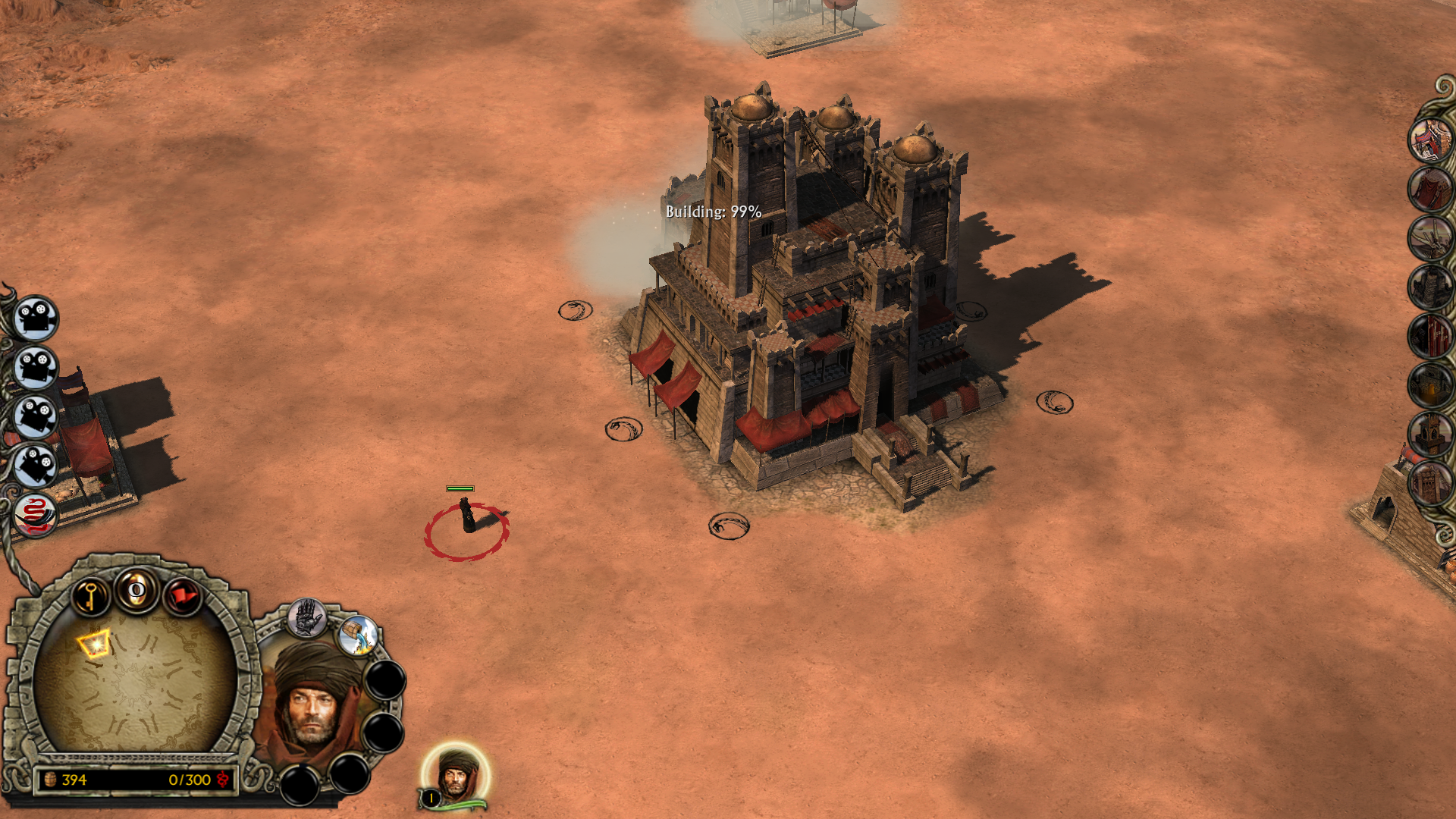
Task: Pick the wooden siege beams build icon
Action: tap(1430, 237)
